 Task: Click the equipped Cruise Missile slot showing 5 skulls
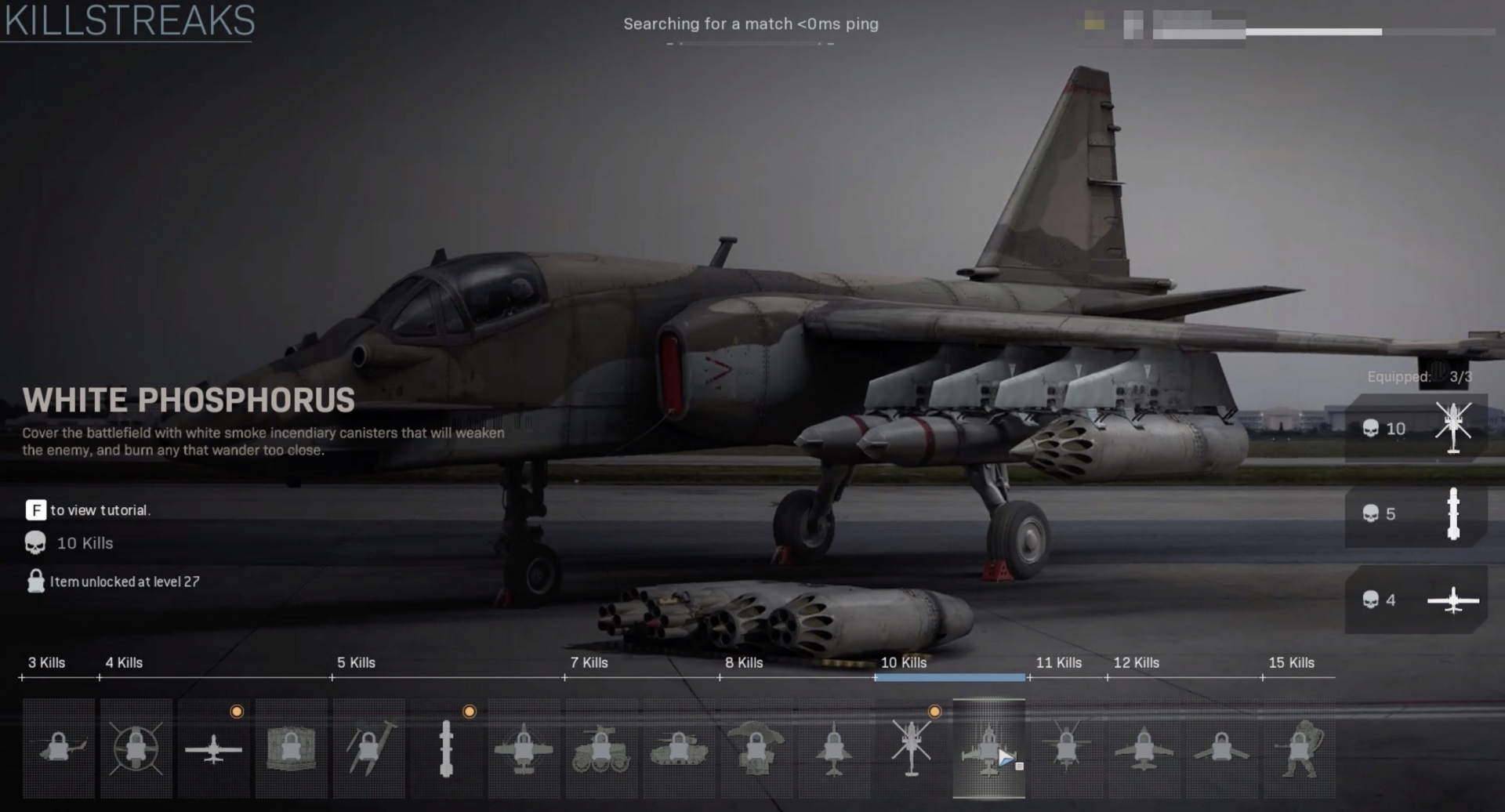[x=1416, y=514]
